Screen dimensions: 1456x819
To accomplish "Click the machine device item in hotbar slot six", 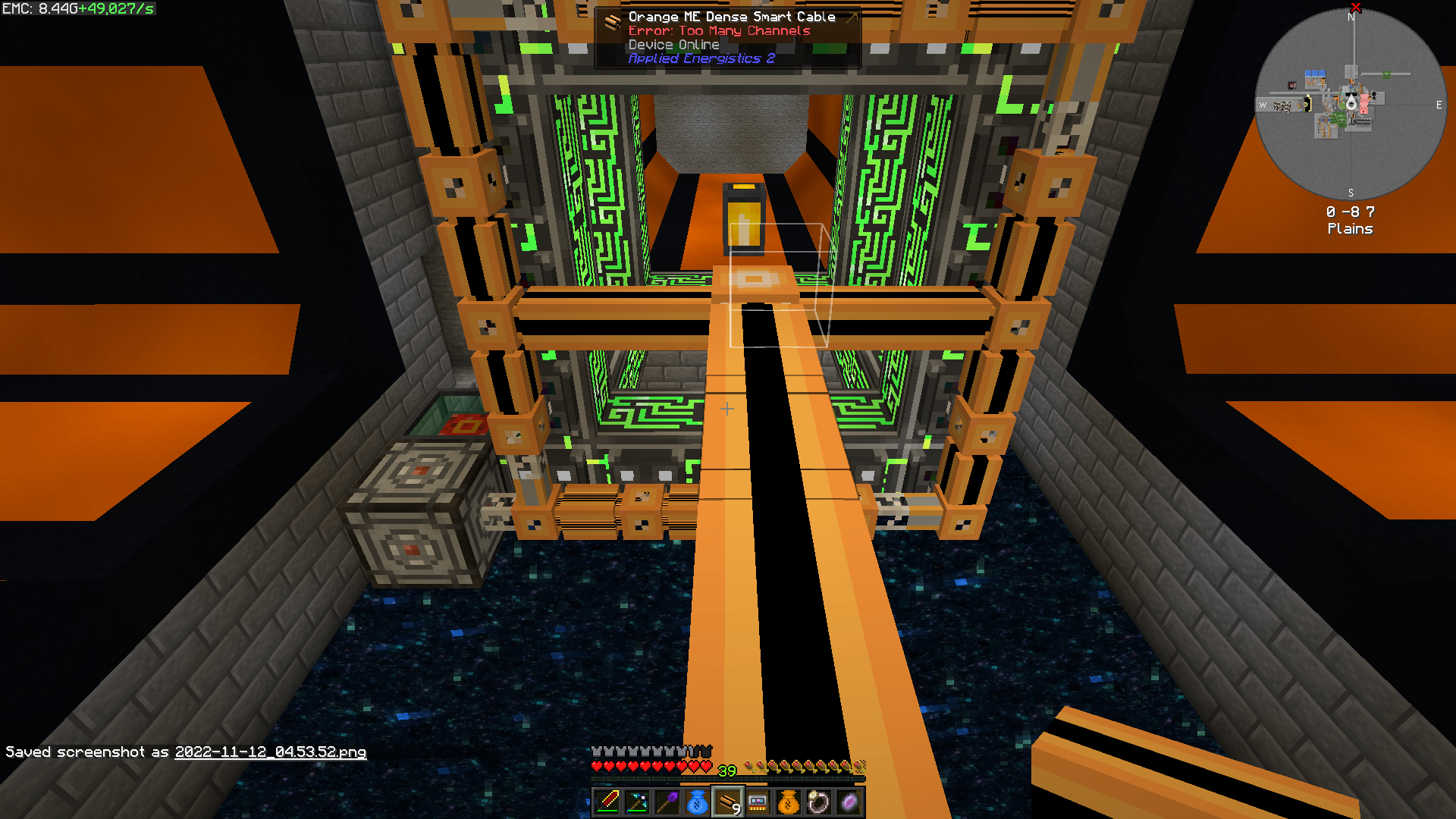I will (x=757, y=802).
